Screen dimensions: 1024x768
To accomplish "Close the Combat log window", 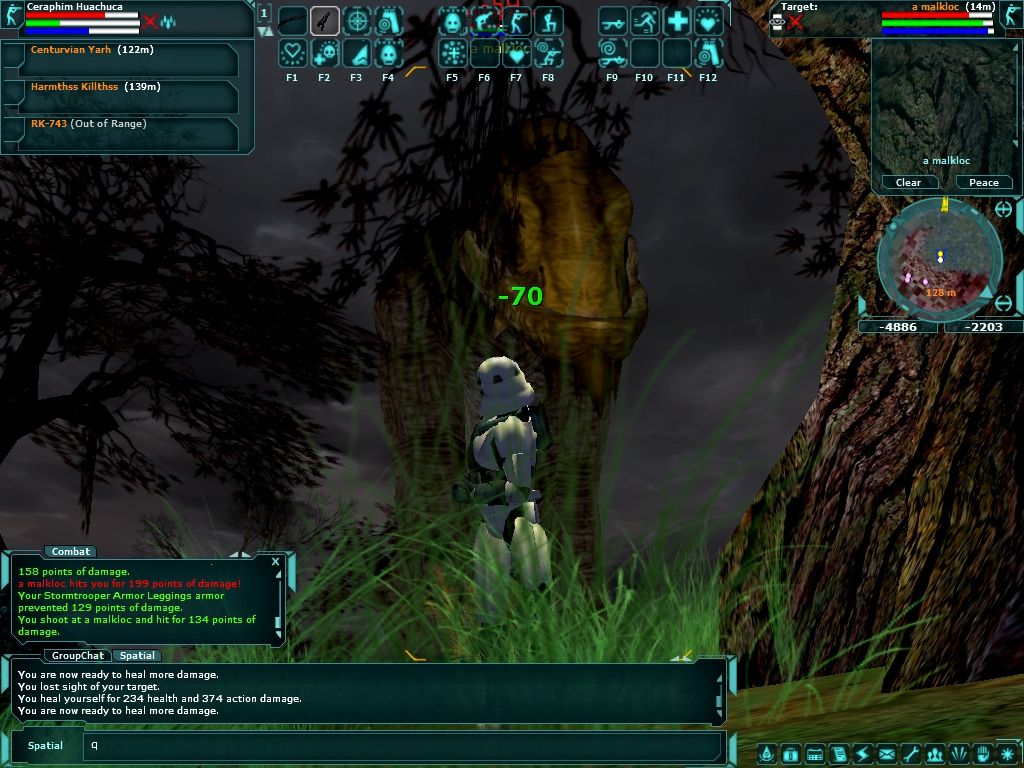I will click(x=275, y=562).
